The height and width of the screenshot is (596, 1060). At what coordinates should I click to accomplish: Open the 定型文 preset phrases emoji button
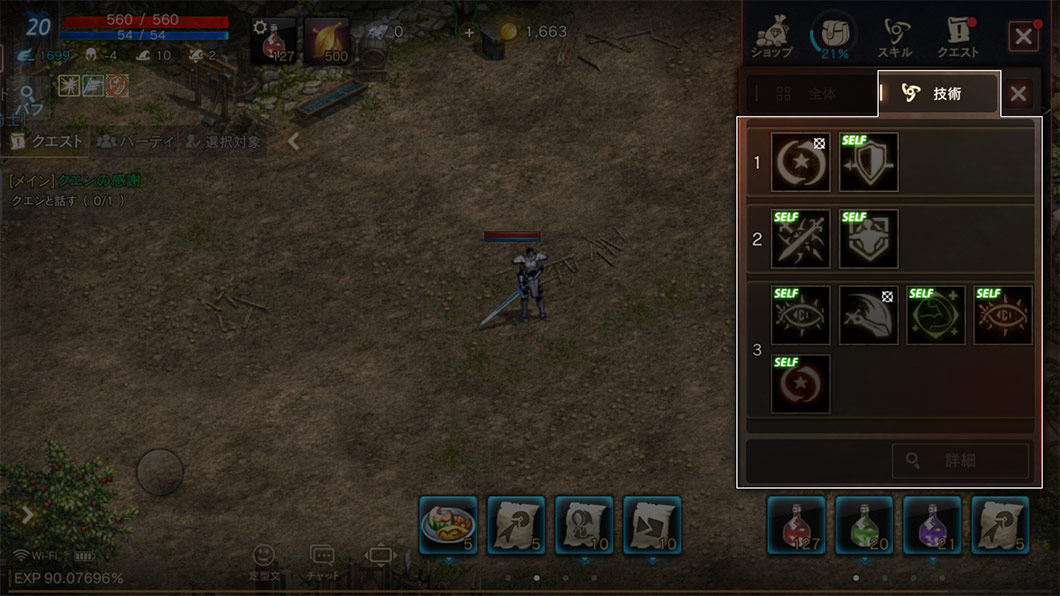tap(263, 561)
